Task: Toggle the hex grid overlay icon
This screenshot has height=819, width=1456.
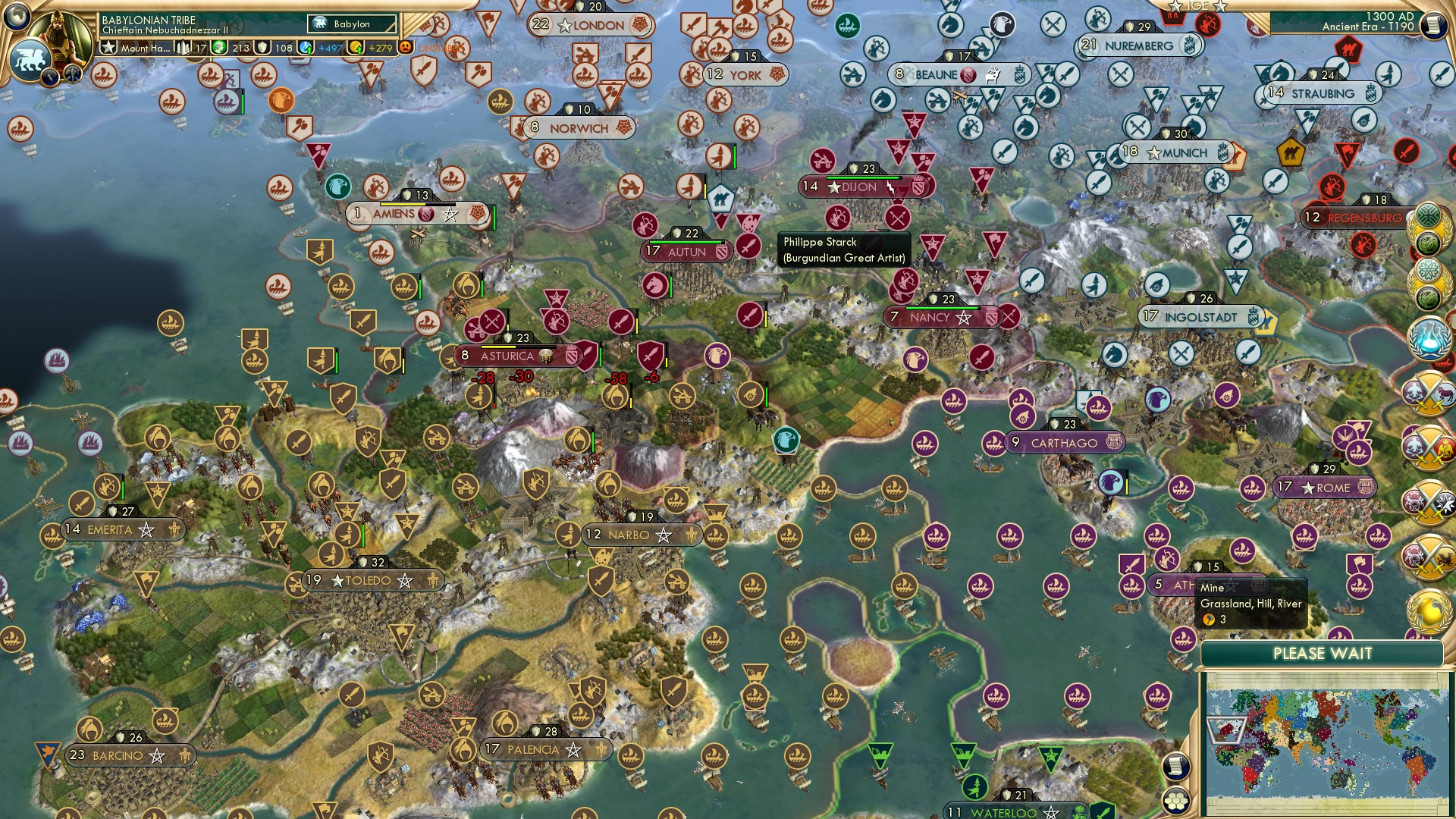Action: (x=1176, y=800)
